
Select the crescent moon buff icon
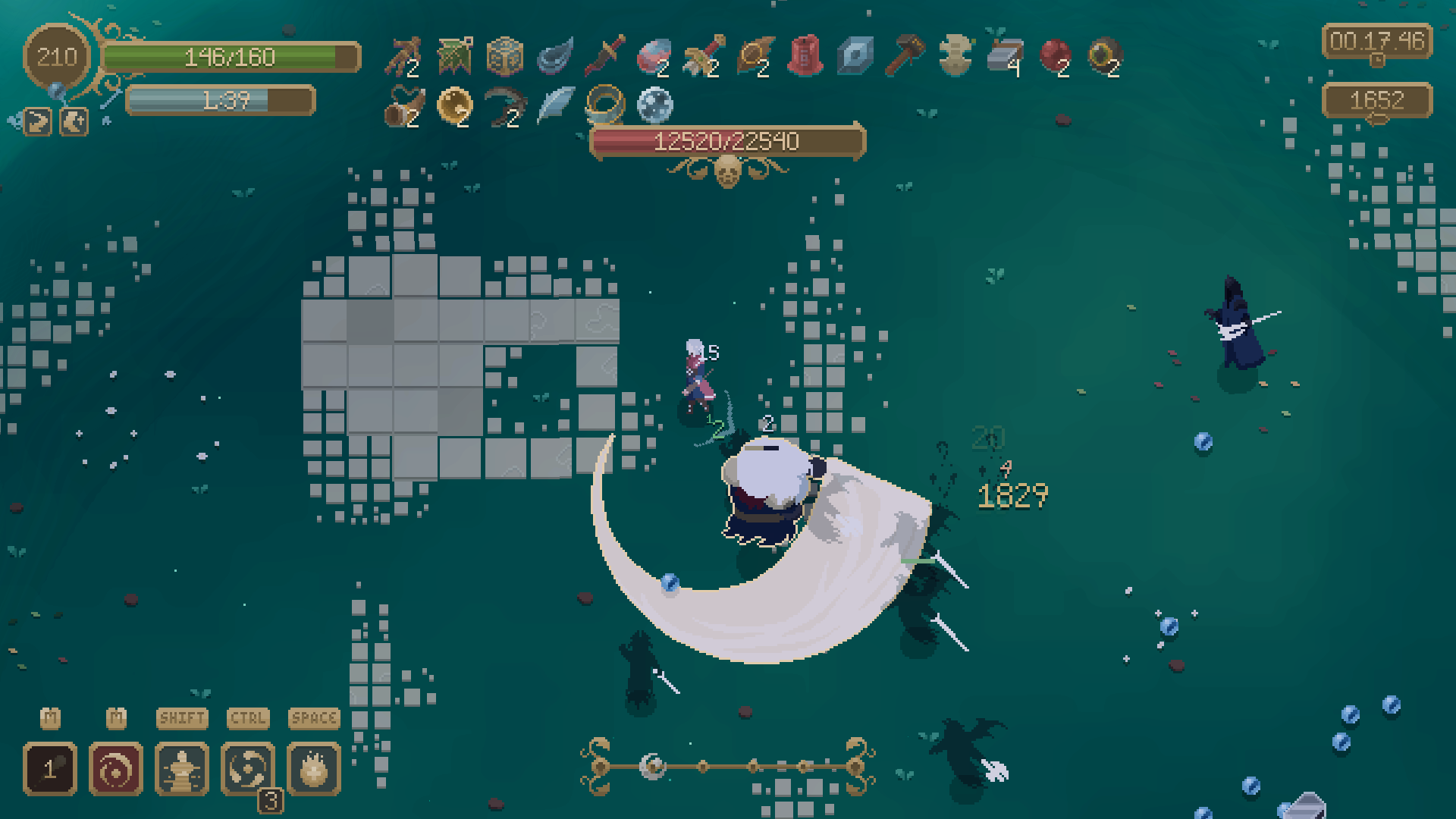coord(74,121)
